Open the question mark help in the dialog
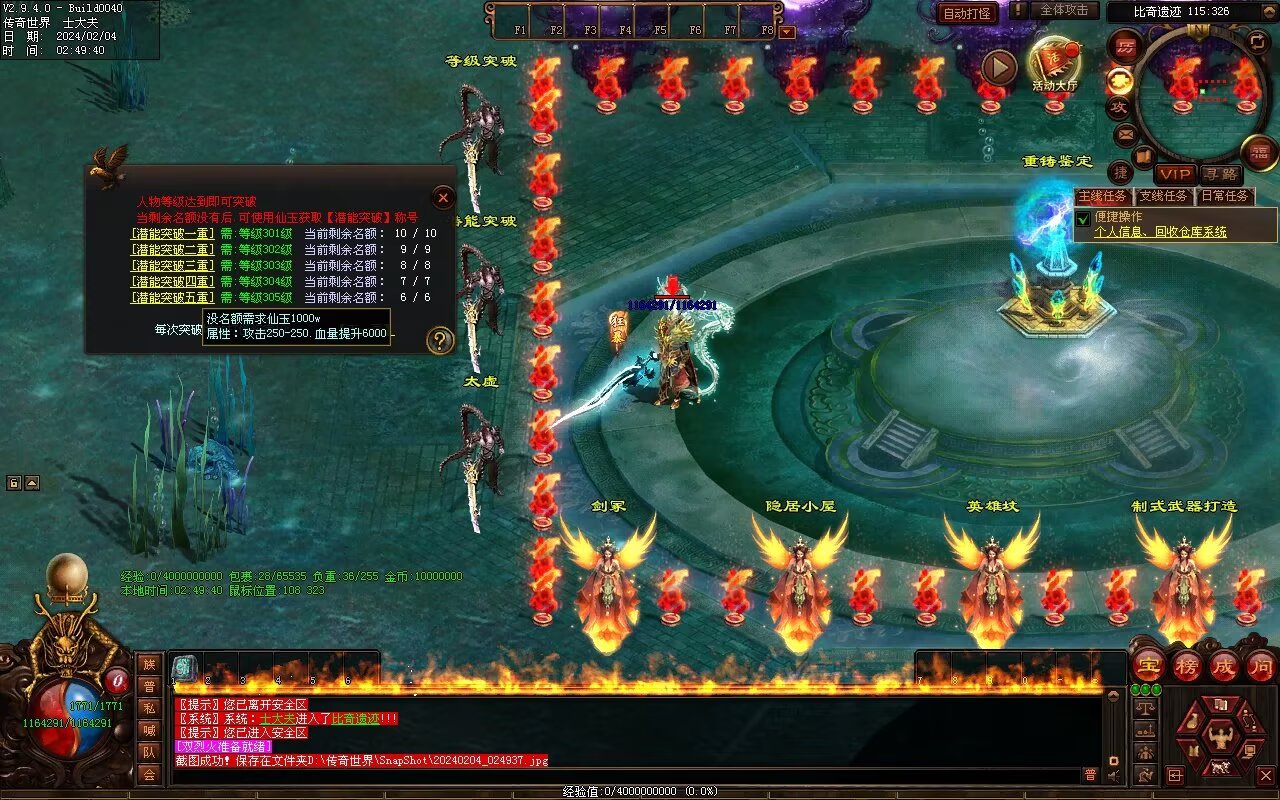The image size is (1280, 800). click(x=440, y=341)
